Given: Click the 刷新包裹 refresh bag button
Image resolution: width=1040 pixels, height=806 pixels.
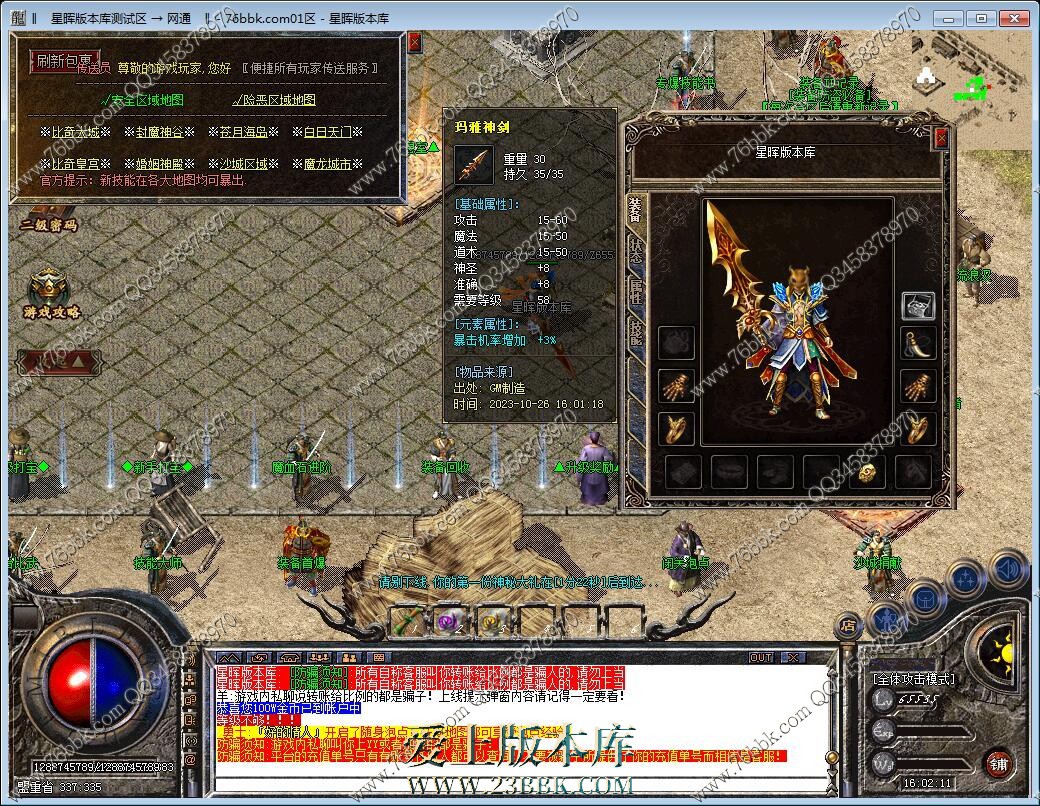Looking at the screenshot, I should pyautogui.click(x=64, y=61).
